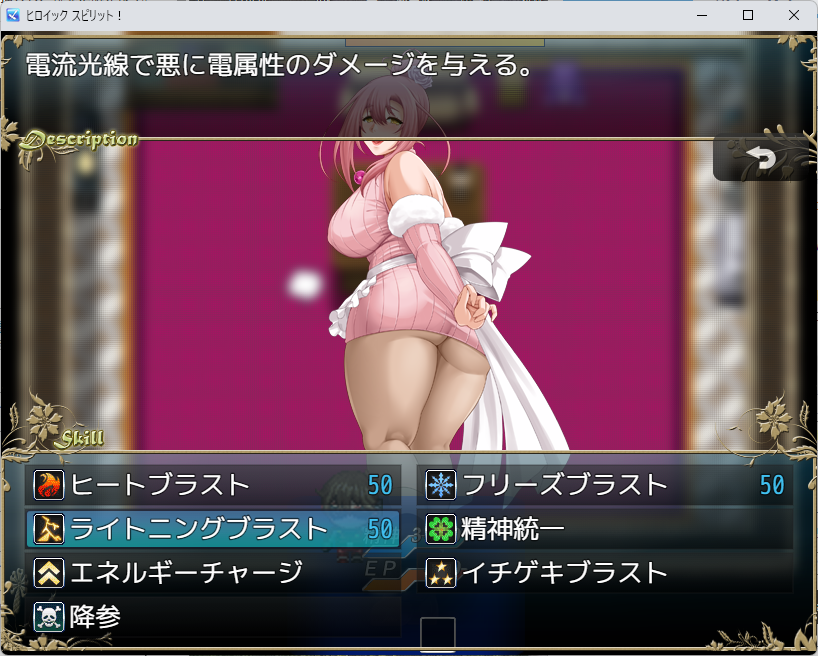The height and width of the screenshot is (656, 818).
Task: Choose the イチゲキブラスト skill
Action: pyautogui.click(x=605, y=572)
